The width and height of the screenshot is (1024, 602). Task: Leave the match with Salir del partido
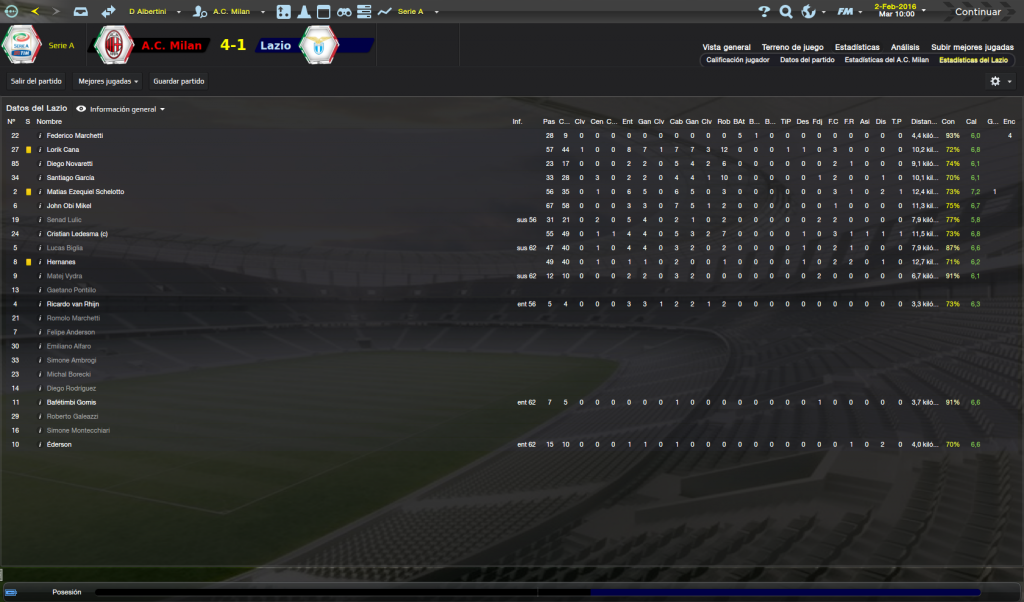pyautogui.click(x=36, y=81)
